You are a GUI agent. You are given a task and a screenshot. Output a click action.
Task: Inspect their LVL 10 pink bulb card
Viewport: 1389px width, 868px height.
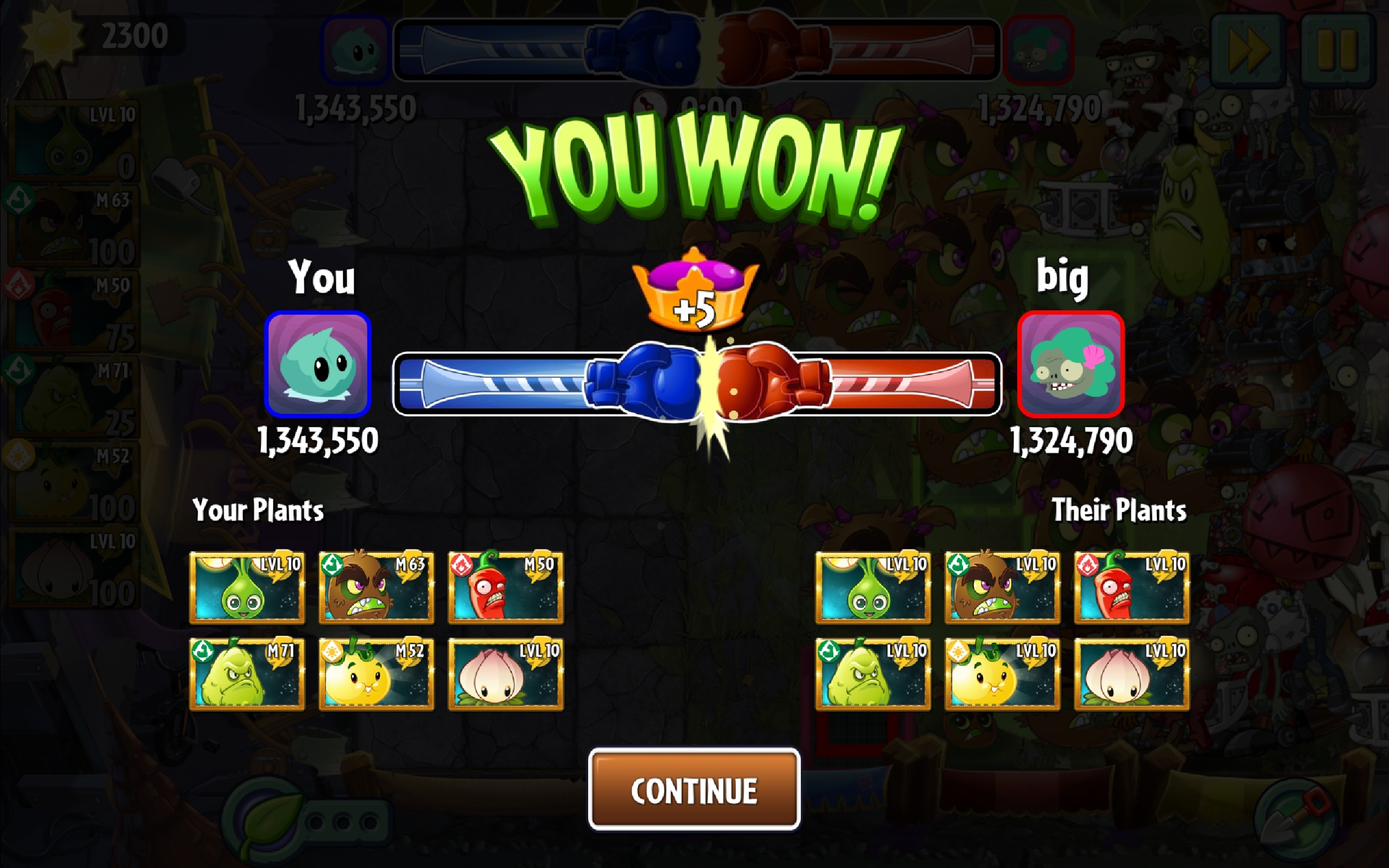(1131, 674)
